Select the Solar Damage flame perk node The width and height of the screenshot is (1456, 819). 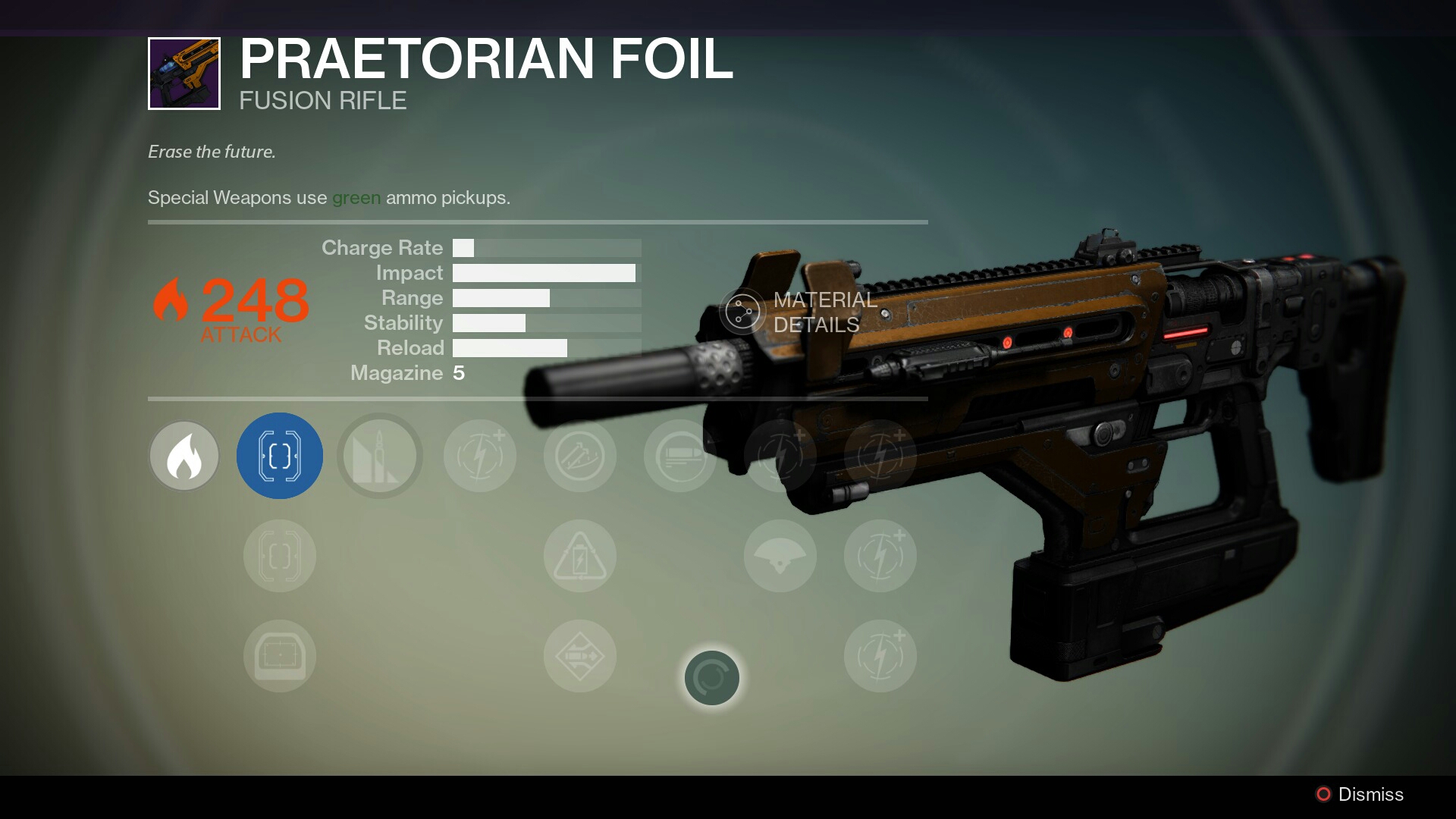pyautogui.click(x=184, y=456)
